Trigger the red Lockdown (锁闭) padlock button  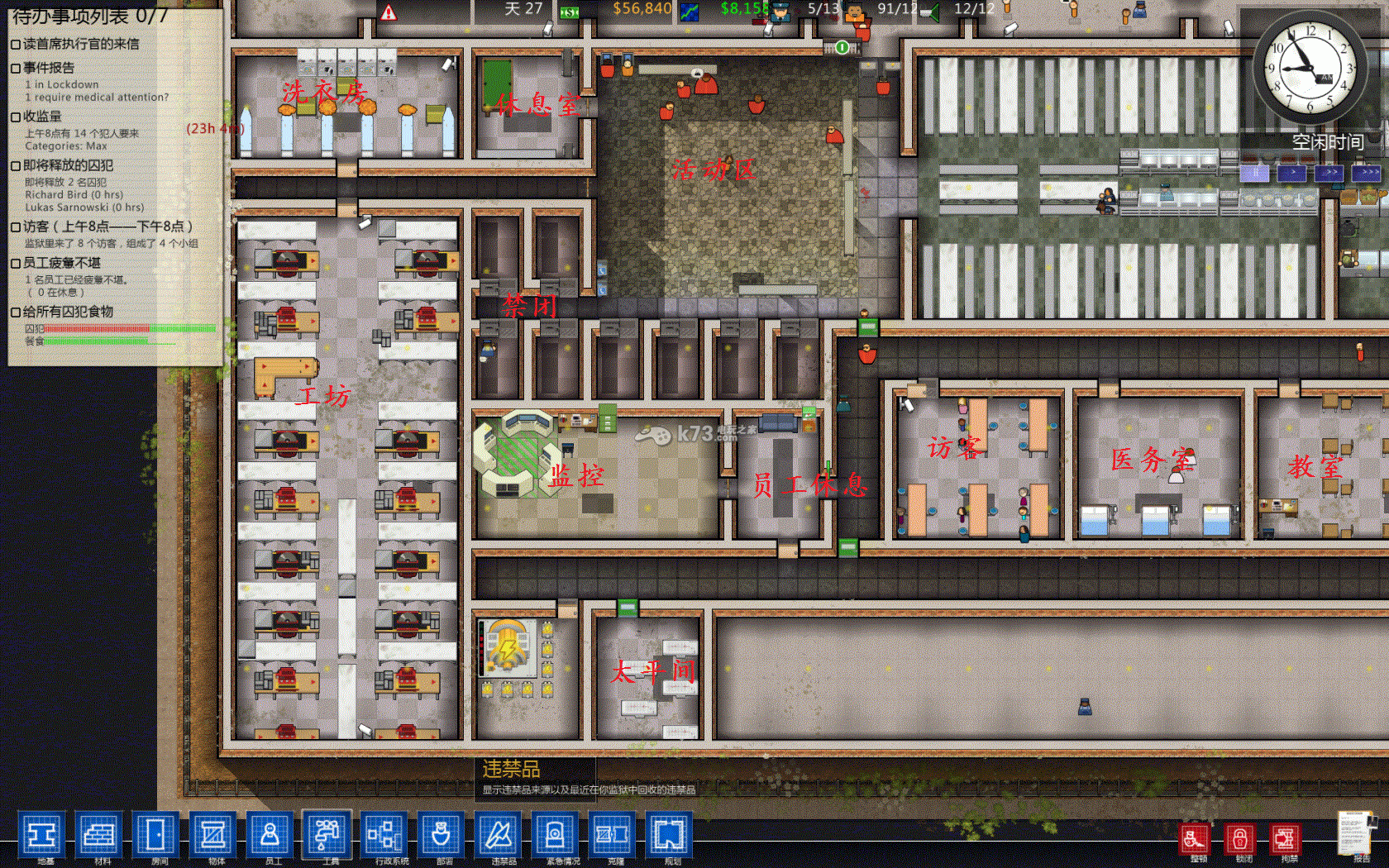coord(1239,840)
